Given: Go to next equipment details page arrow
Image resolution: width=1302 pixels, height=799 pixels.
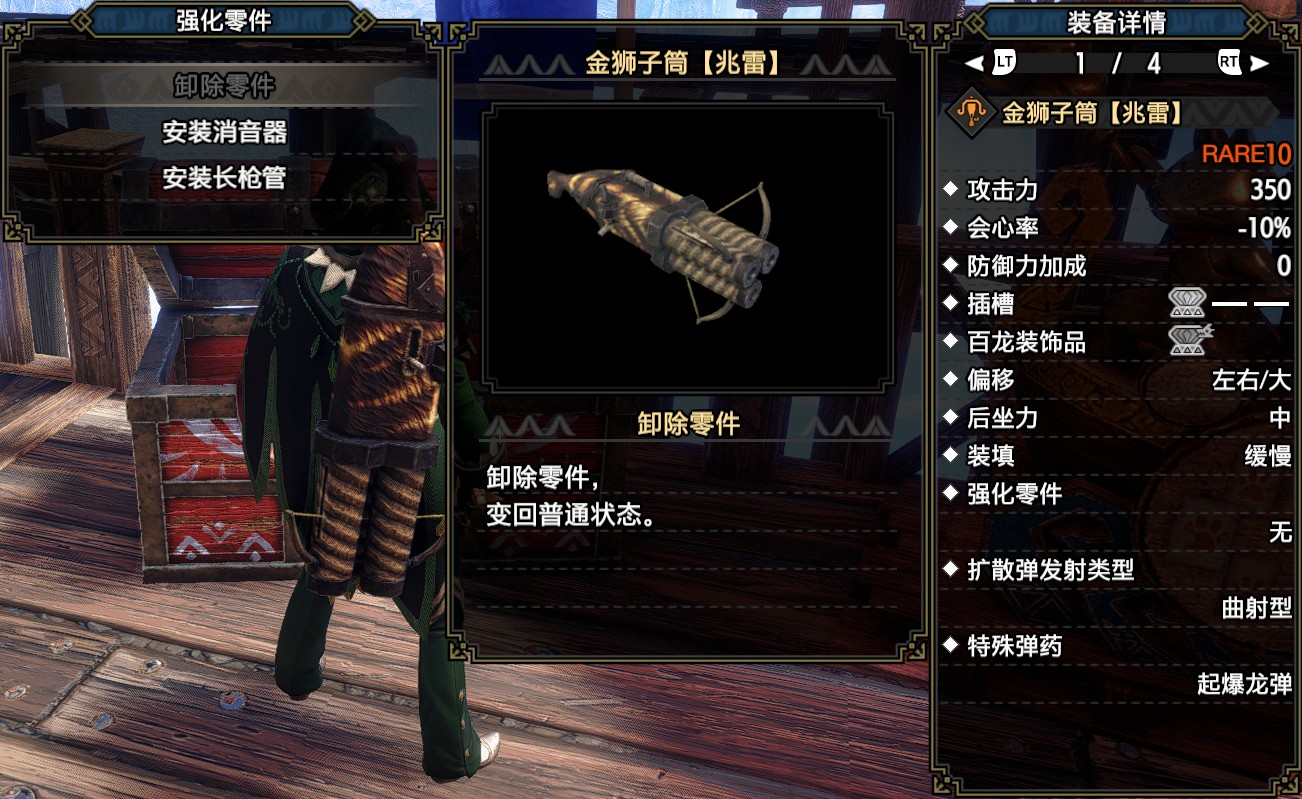Looking at the screenshot, I should pyautogui.click(x=1259, y=63).
